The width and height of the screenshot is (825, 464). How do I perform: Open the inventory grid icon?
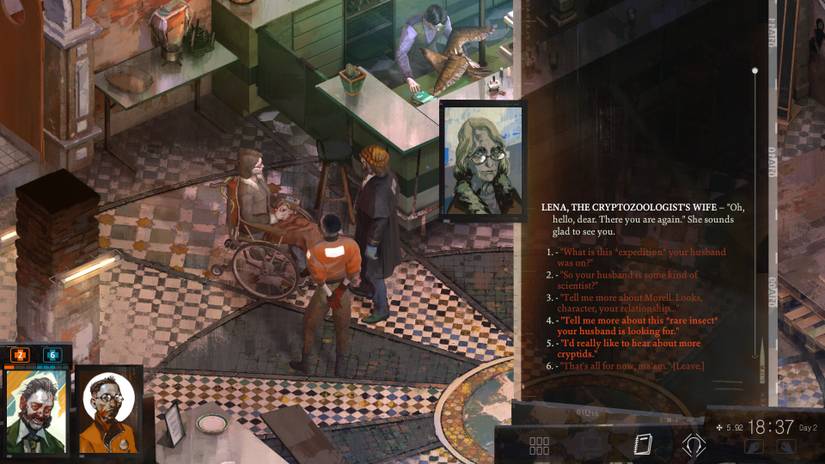[x=539, y=445]
